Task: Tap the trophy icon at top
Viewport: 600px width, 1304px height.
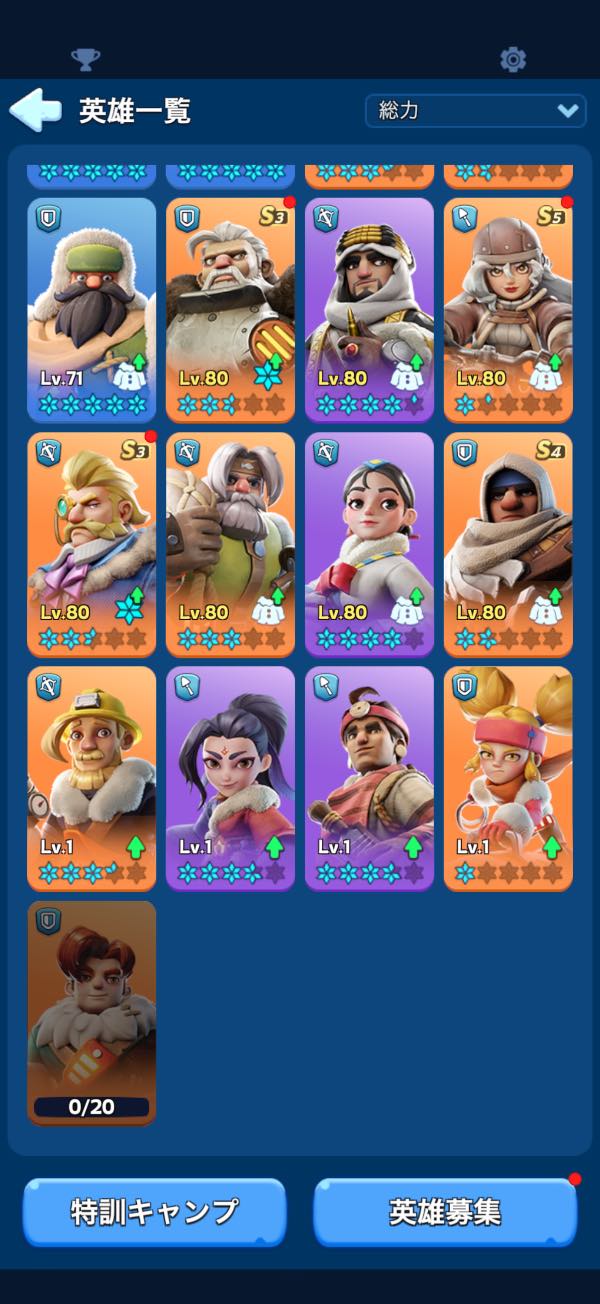Action: point(86,59)
